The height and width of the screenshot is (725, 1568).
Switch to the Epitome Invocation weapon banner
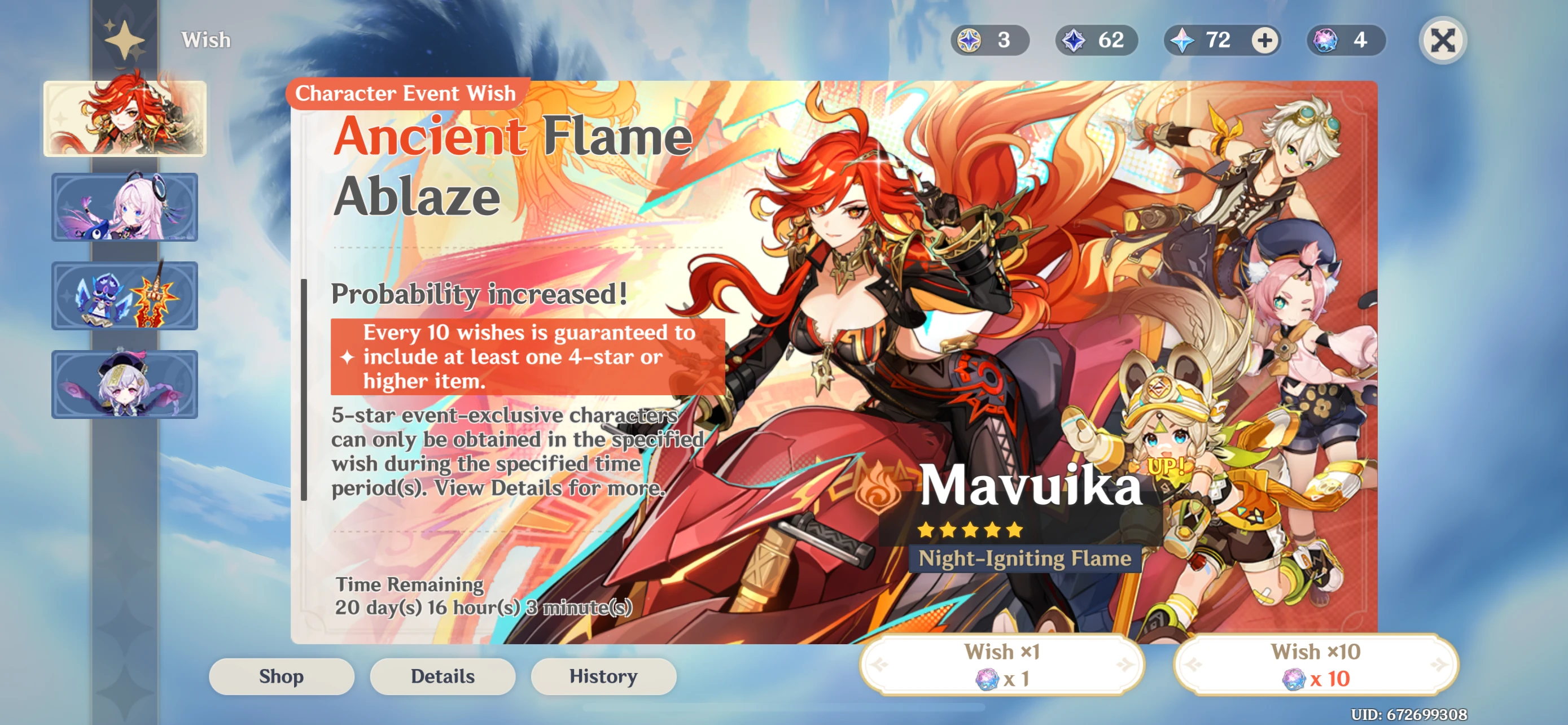pyautogui.click(x=124, y=296)
